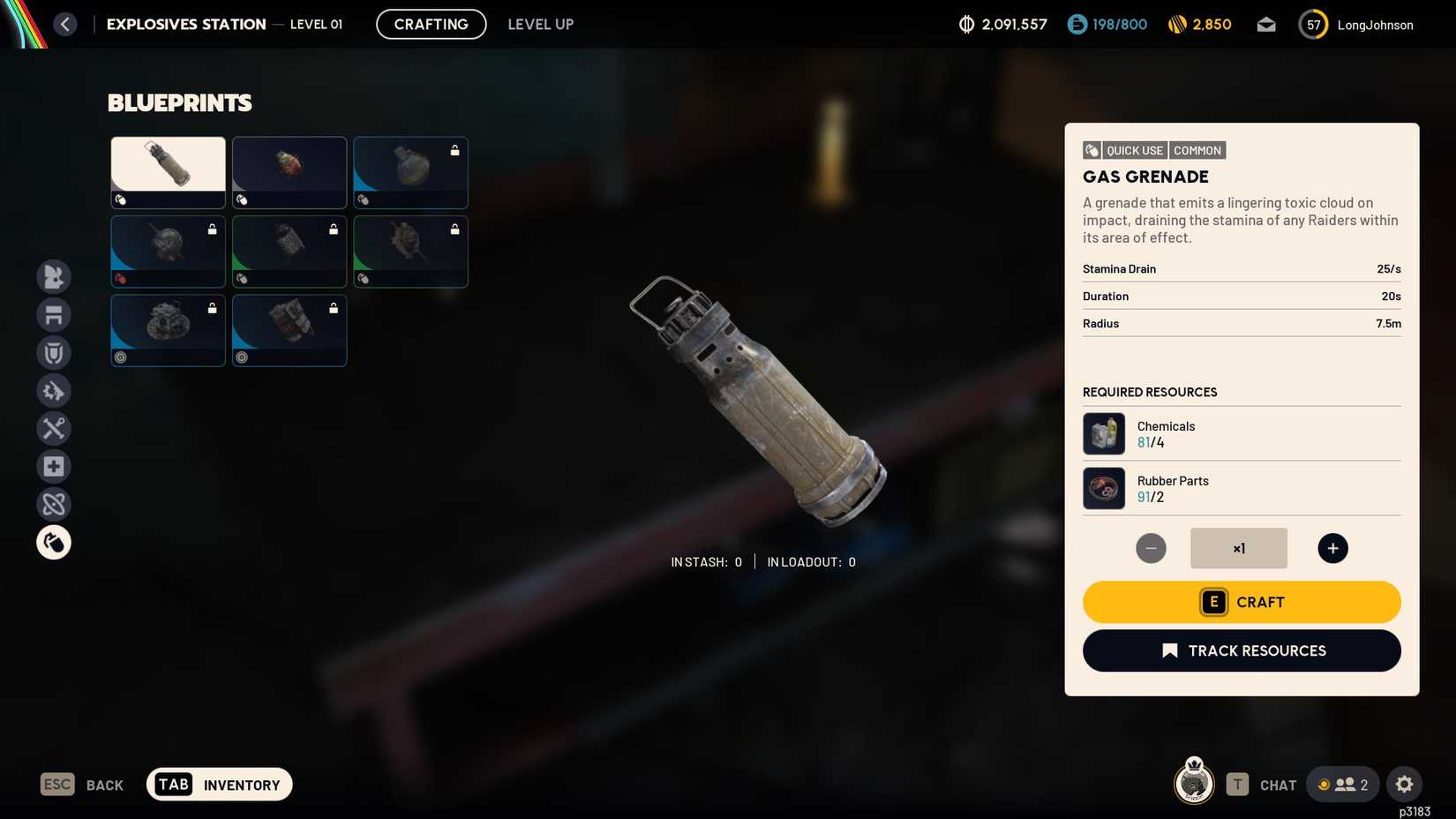Screen dimensions: 1456x819
Task: Select the weapons crafting category icon
Action: pyautogui.click(x=54, y=277)
